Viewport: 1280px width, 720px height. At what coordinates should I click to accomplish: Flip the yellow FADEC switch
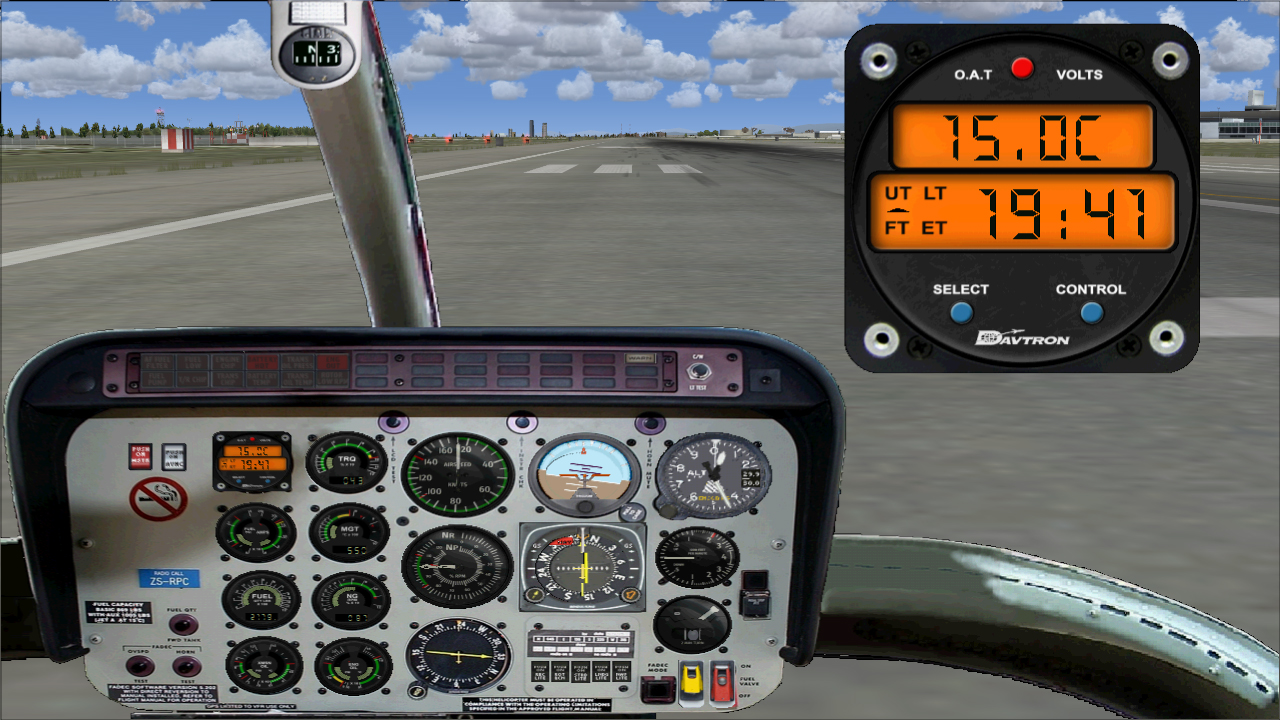tap(694, 680)
